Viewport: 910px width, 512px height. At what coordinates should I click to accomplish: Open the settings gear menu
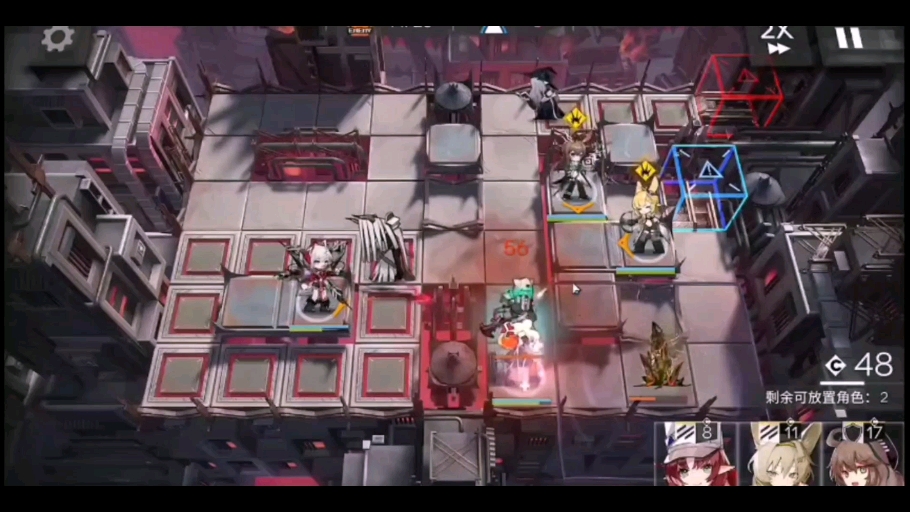coord(58,40)
